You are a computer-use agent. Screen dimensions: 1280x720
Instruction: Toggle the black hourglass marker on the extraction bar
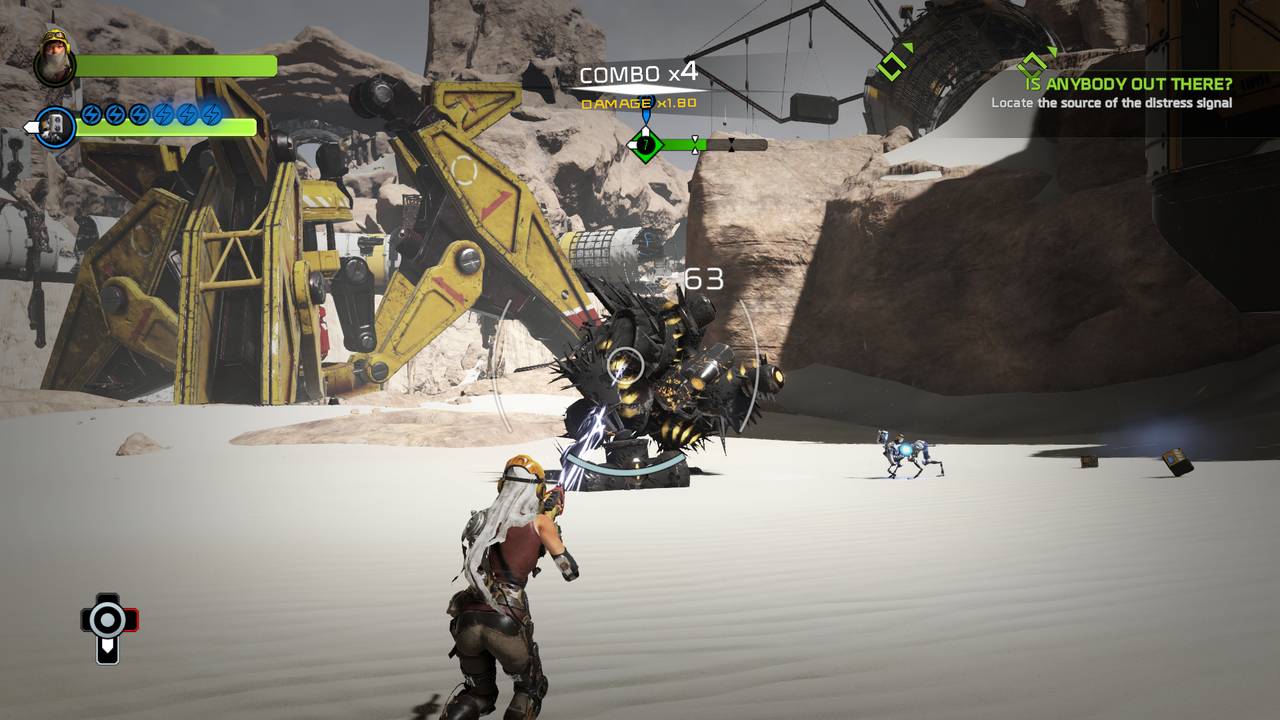[x=731, y=144]
